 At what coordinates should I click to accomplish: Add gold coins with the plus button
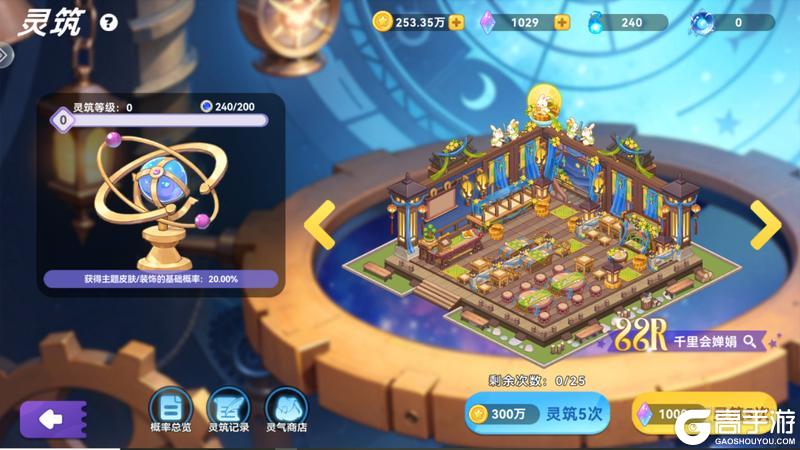[456, 22]
